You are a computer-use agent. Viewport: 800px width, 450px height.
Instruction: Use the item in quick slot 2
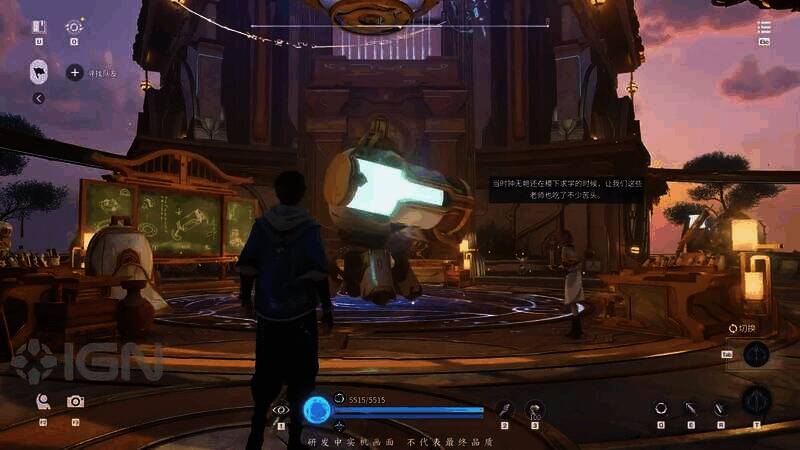click(505, 408)
